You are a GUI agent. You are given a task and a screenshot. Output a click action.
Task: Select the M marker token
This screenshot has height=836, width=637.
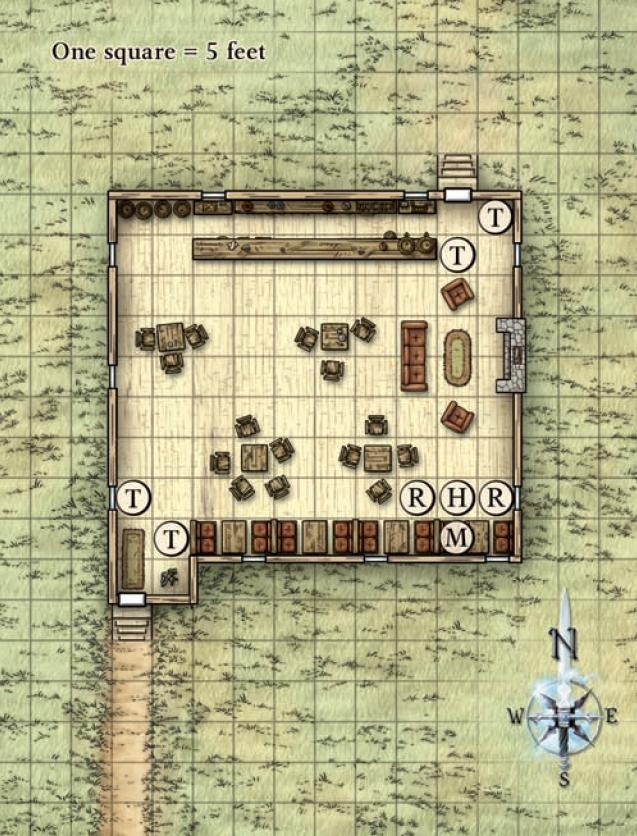pos(457,537)
